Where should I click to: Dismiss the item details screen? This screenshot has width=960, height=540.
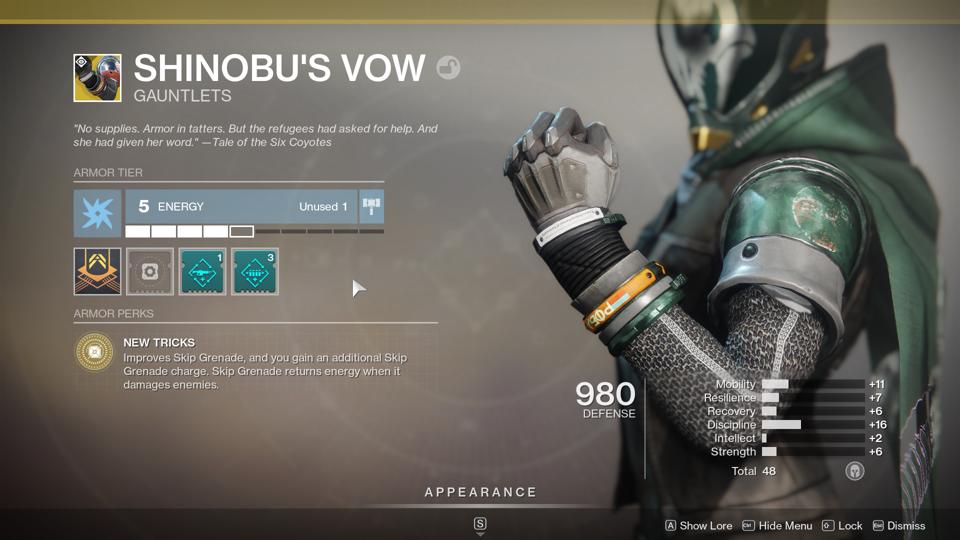[x=898, y=526]
